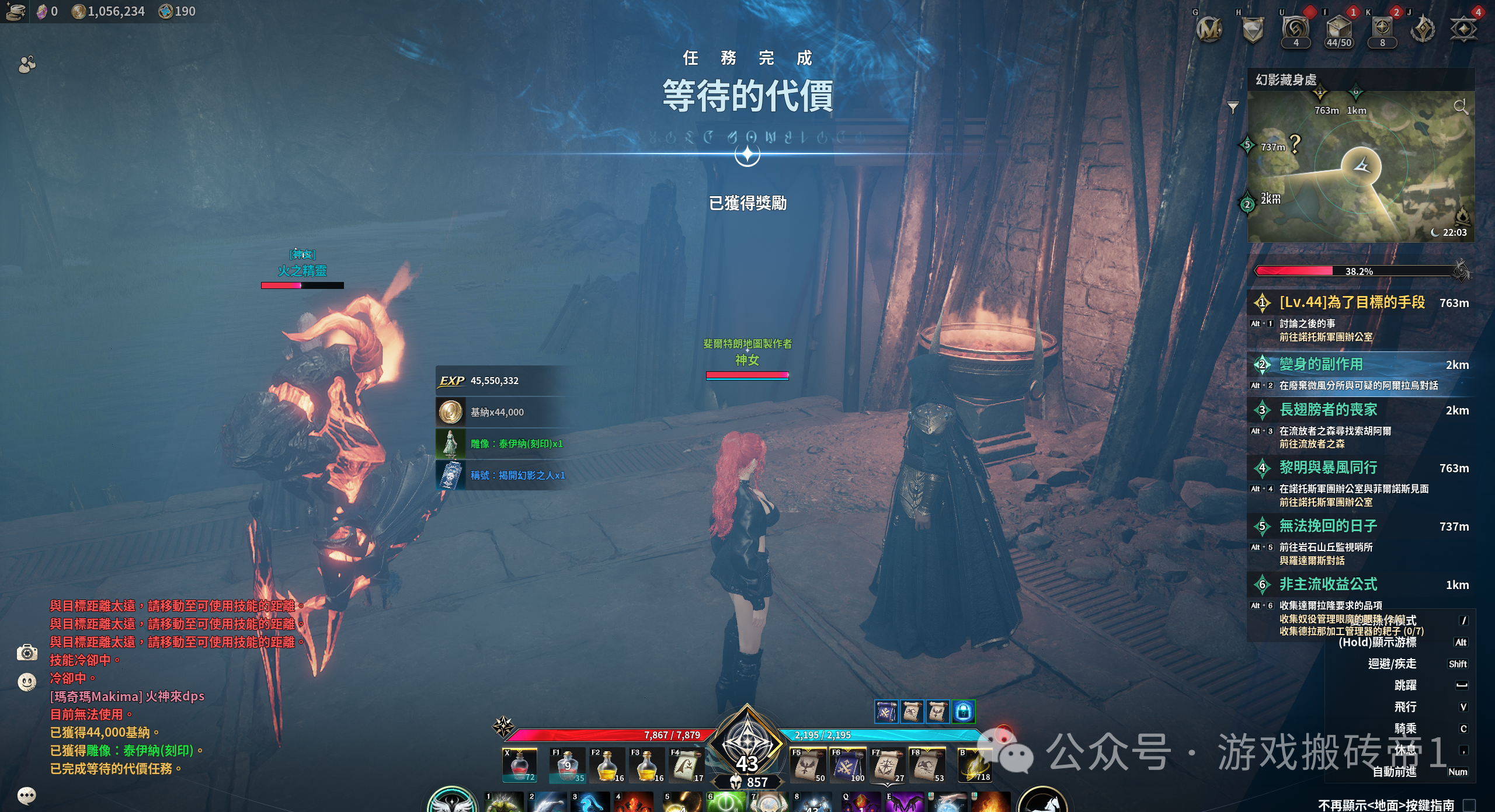Use the red potion in the X slot

pos(519,766)
